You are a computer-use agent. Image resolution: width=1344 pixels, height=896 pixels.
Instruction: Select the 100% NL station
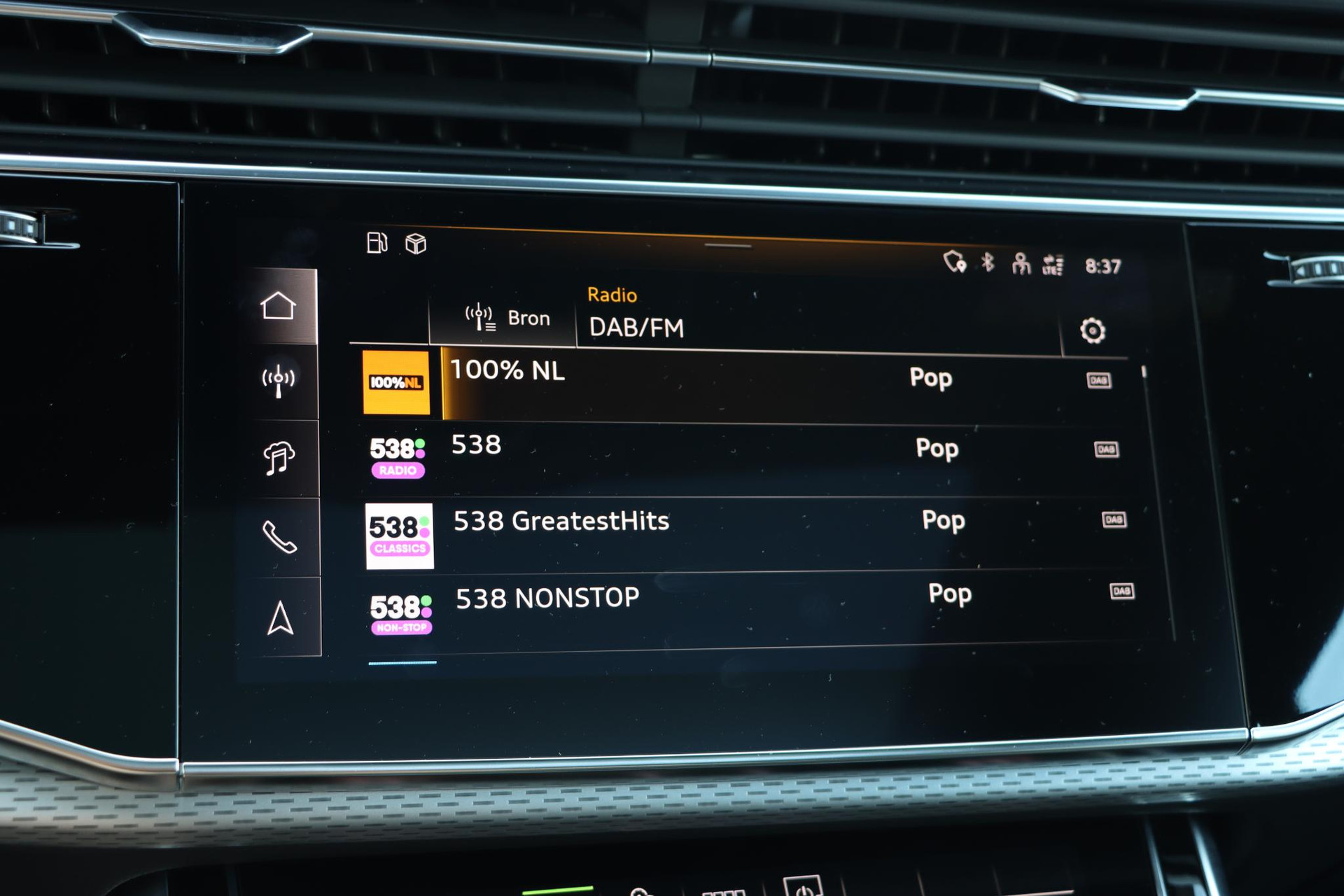click(x=507, y=370)
